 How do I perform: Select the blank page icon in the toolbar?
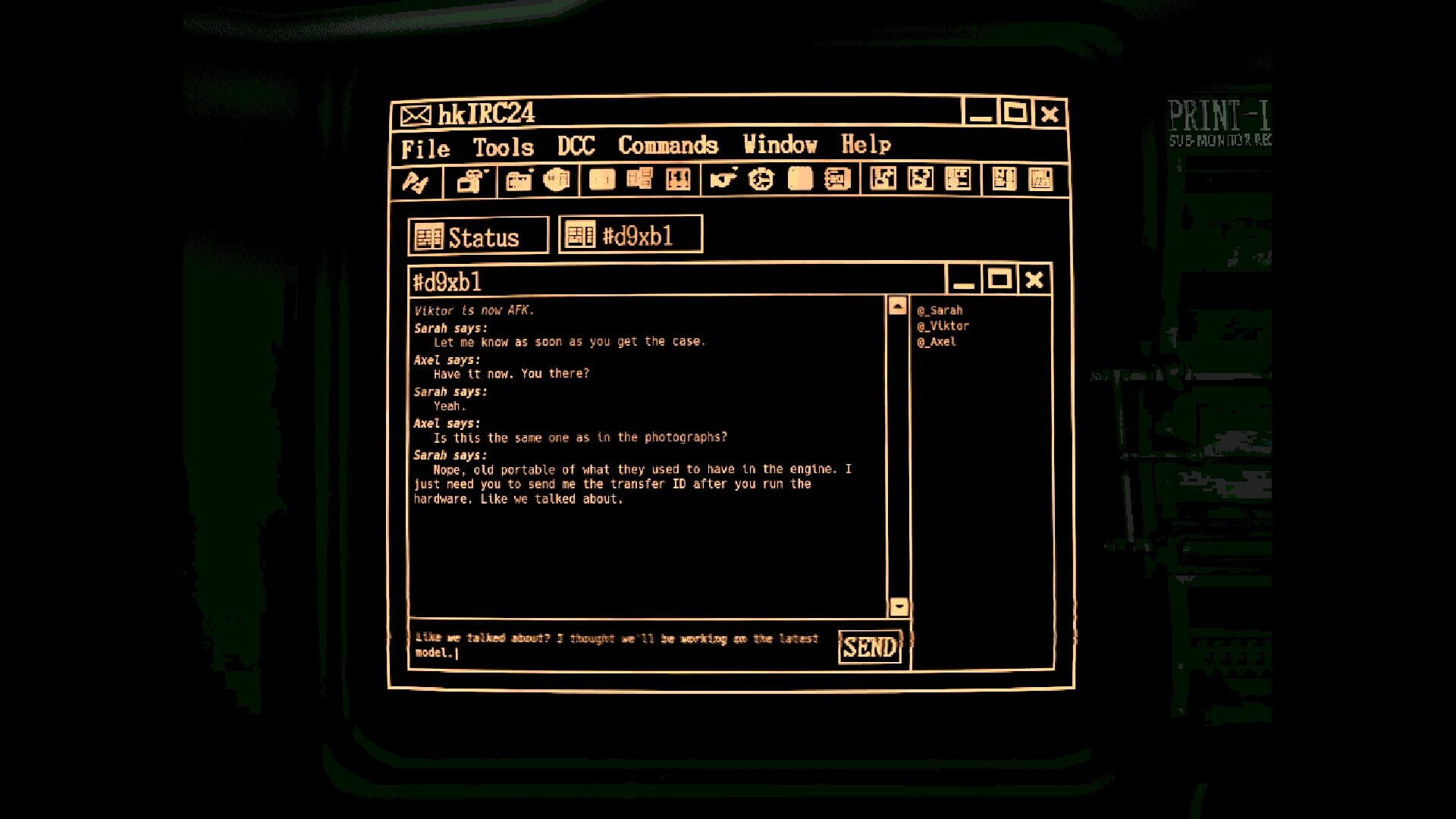[x=601, y=179]
